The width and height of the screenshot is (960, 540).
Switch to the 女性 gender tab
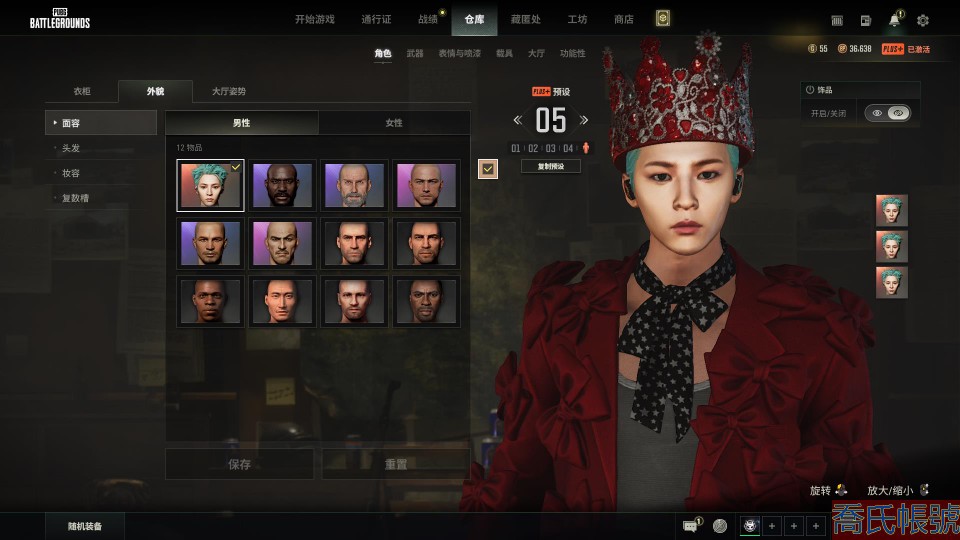point(394,123)
